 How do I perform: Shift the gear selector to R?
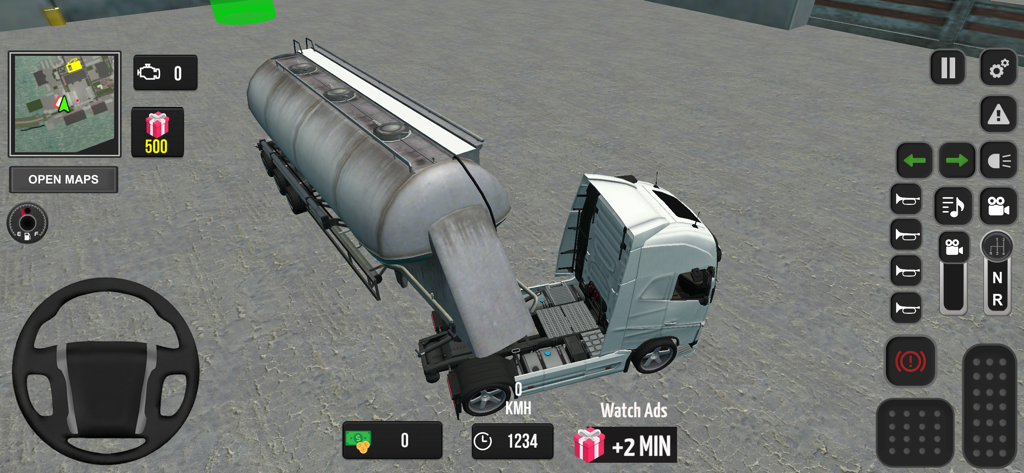997,300
